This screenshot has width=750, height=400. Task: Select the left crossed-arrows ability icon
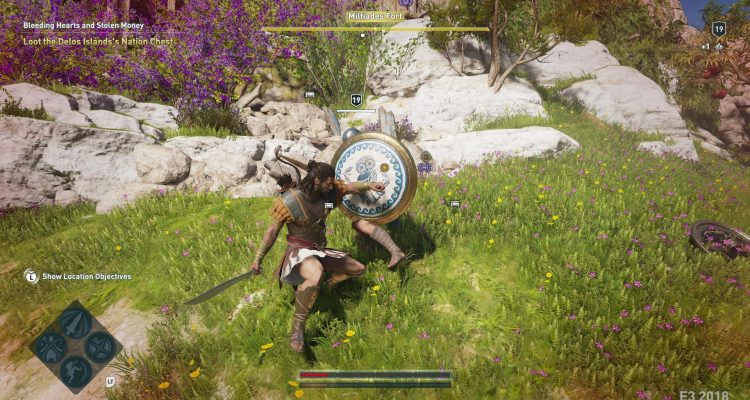pyautogui.click(x=49, y=348)
